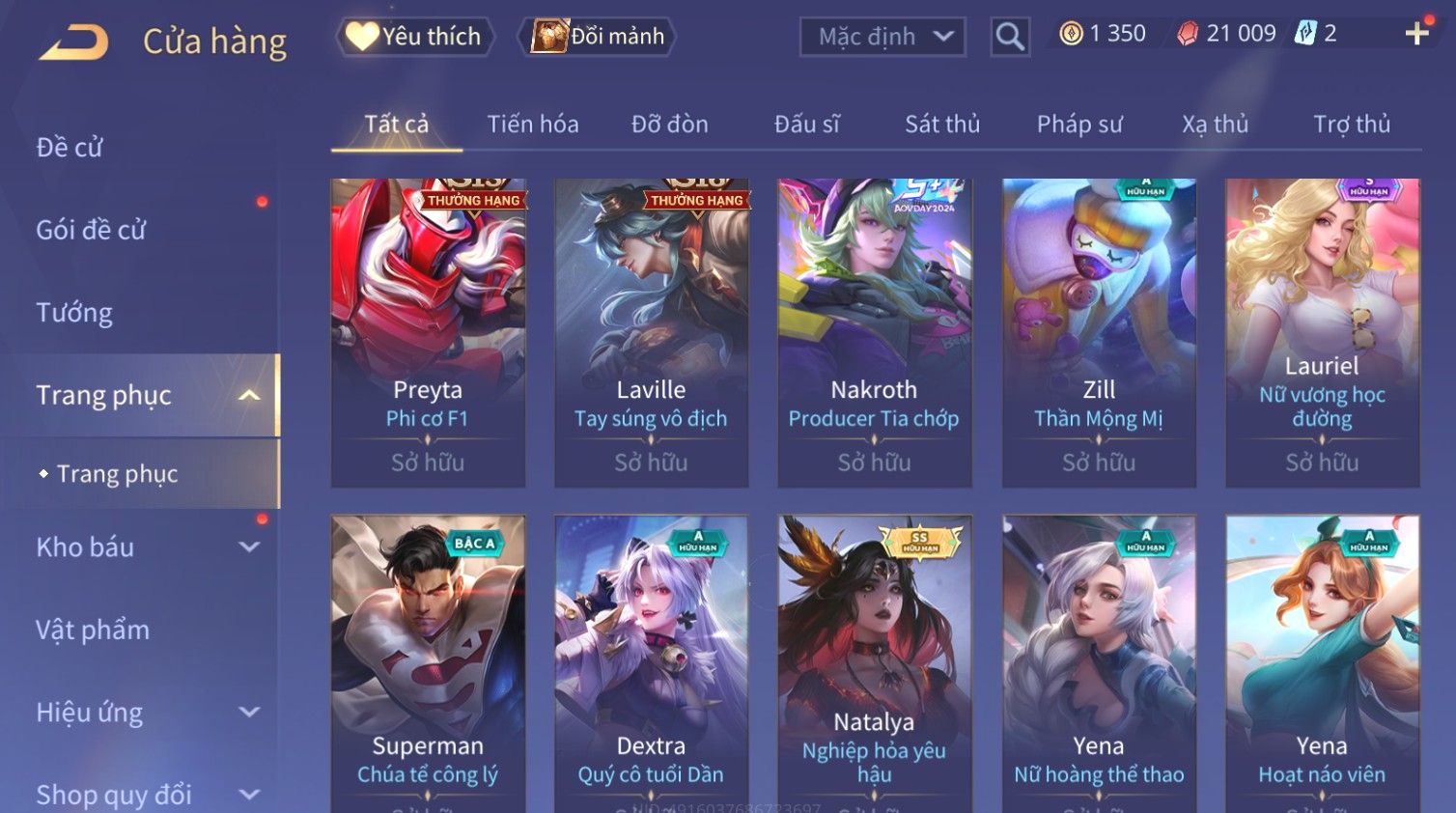The width and height of the screenshot is (1456, 813).
Task: Open Đổi mảnh fragment exchange
Action: coord(598,37)
